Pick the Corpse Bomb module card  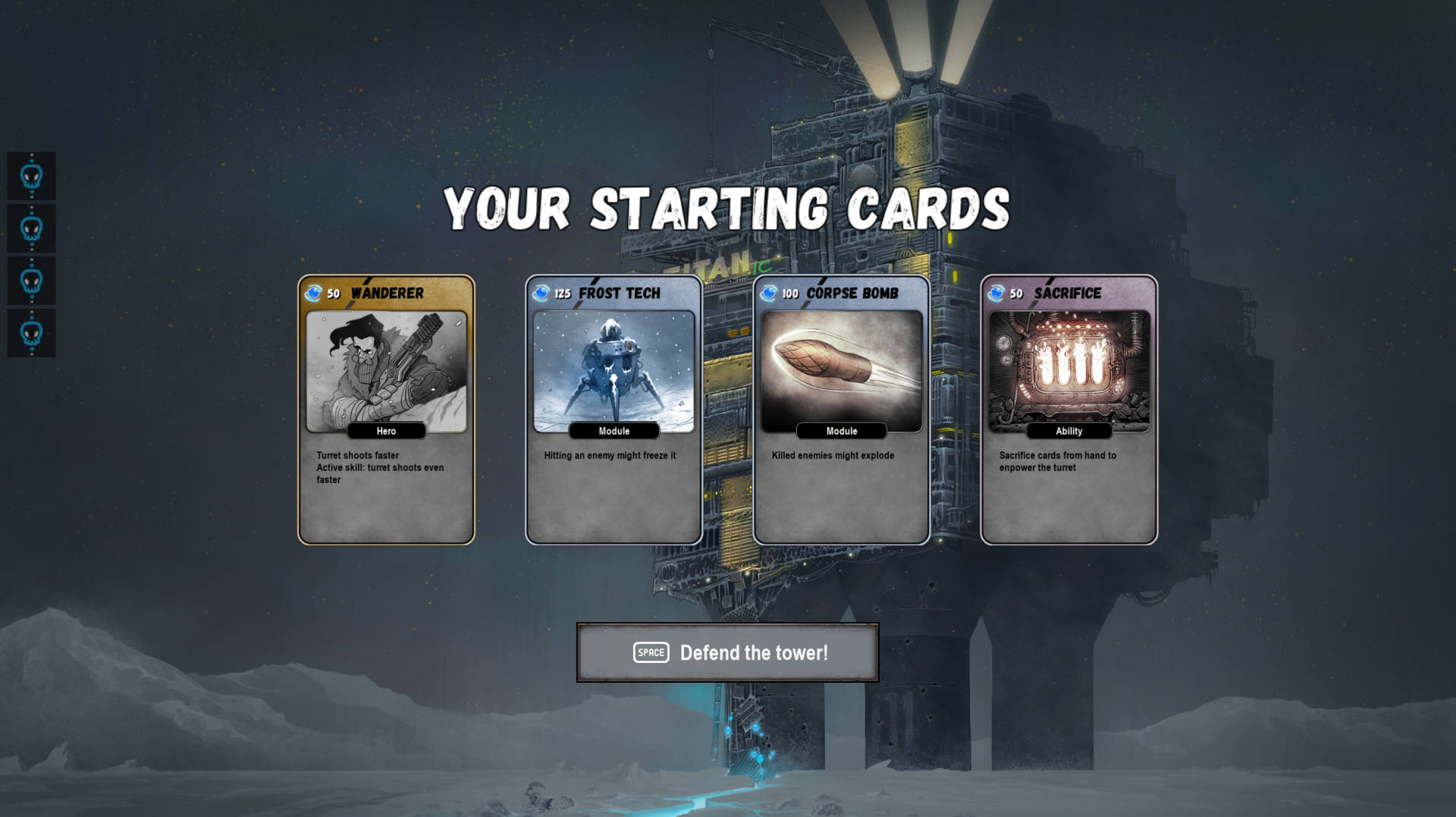(842, 410)
